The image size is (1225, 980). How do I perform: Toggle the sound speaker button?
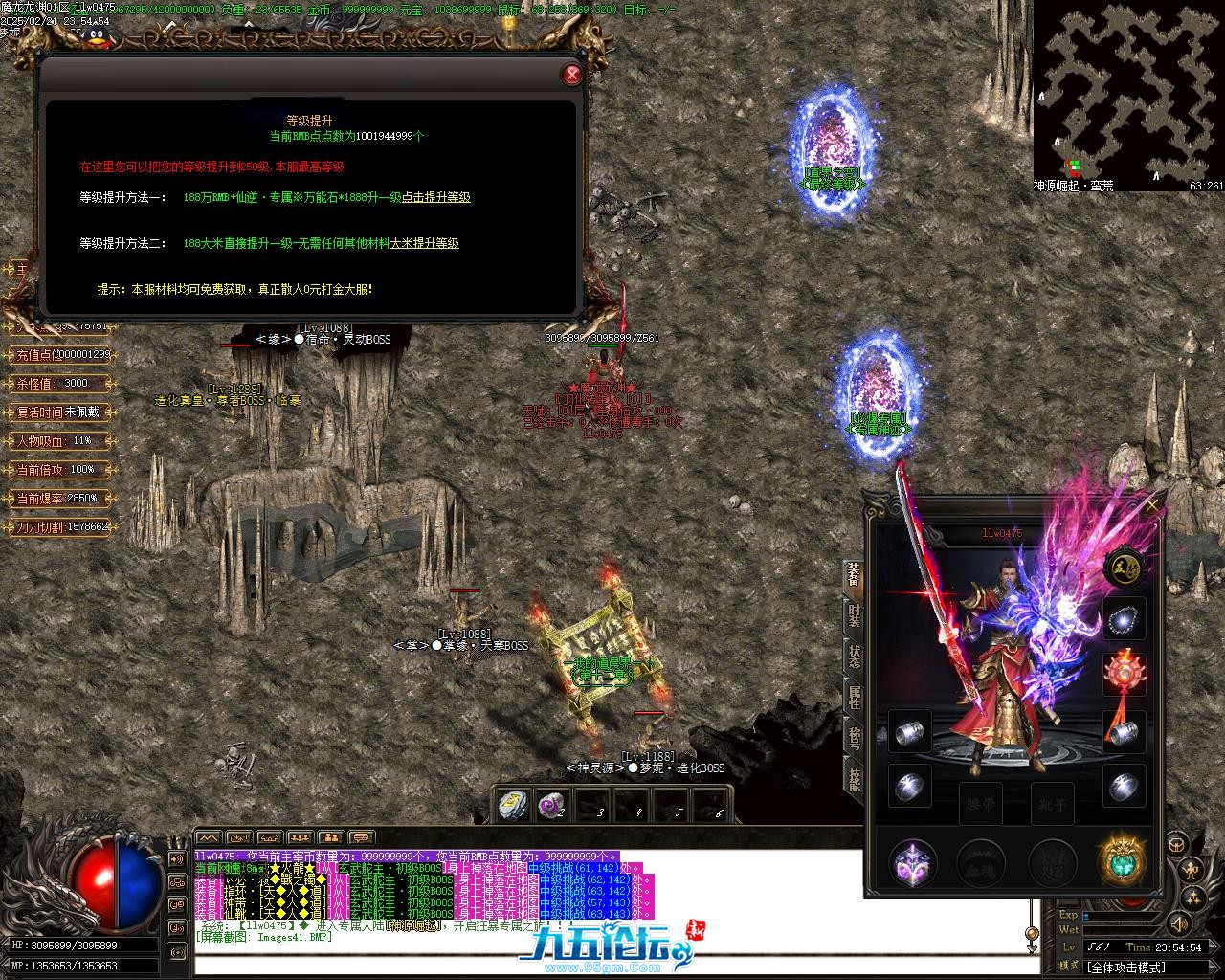point(1179,924)
